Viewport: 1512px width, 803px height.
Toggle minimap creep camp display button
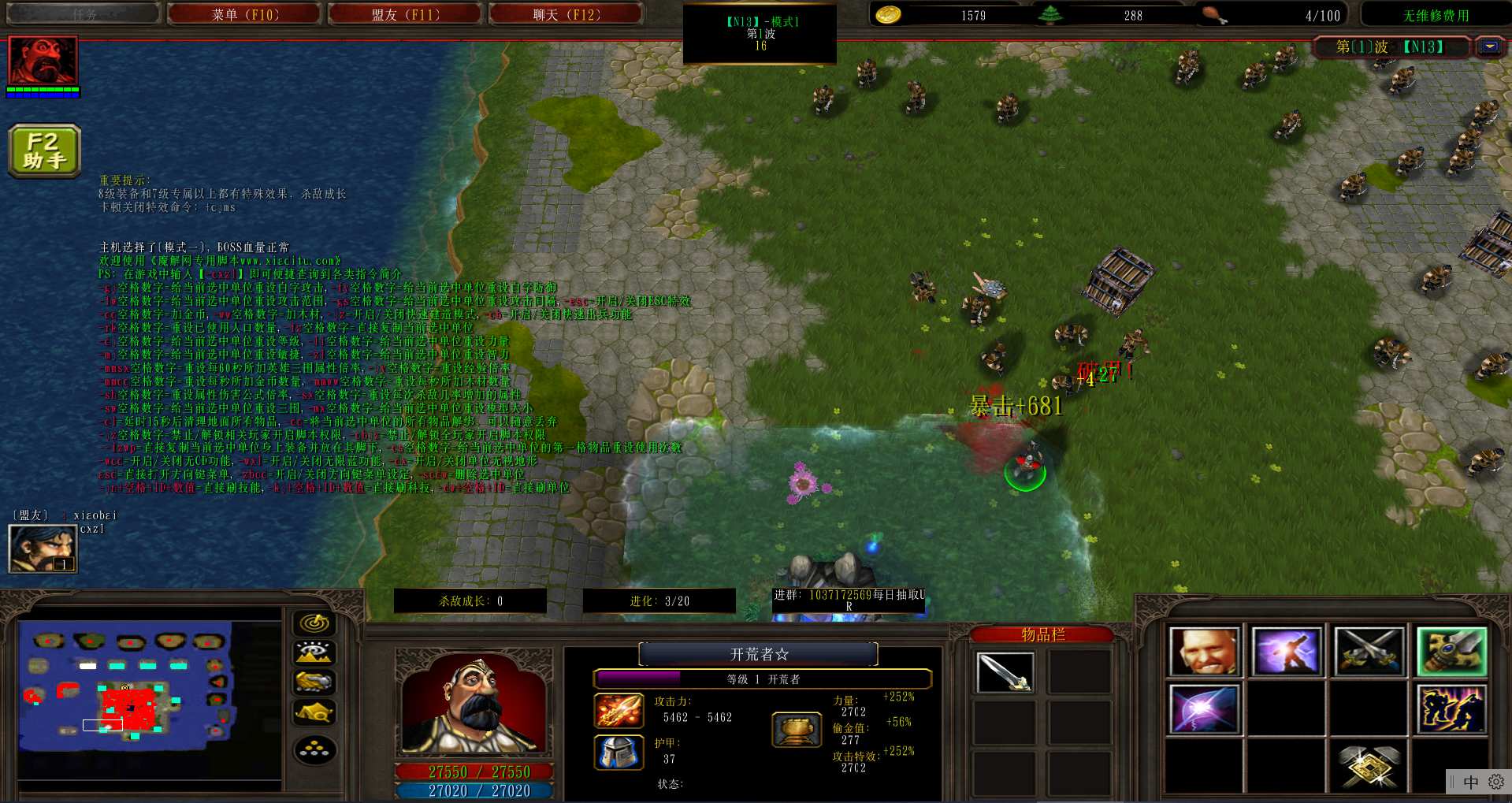(314, 713)
